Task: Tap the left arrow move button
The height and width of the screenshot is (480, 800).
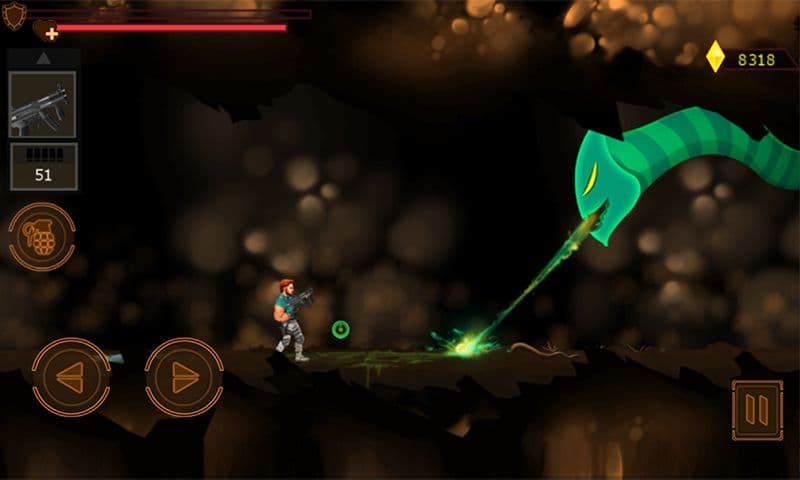Action: click(70, 376)
